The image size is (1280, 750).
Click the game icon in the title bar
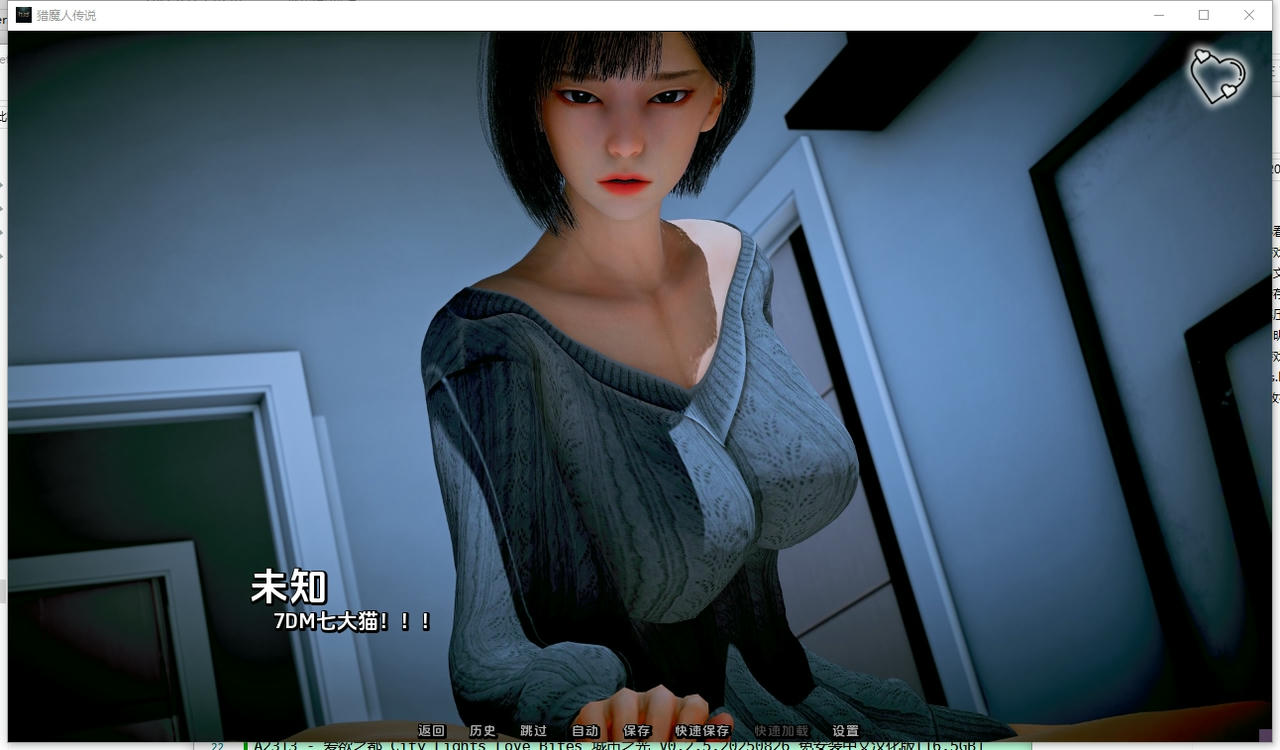tap(22, 15)
